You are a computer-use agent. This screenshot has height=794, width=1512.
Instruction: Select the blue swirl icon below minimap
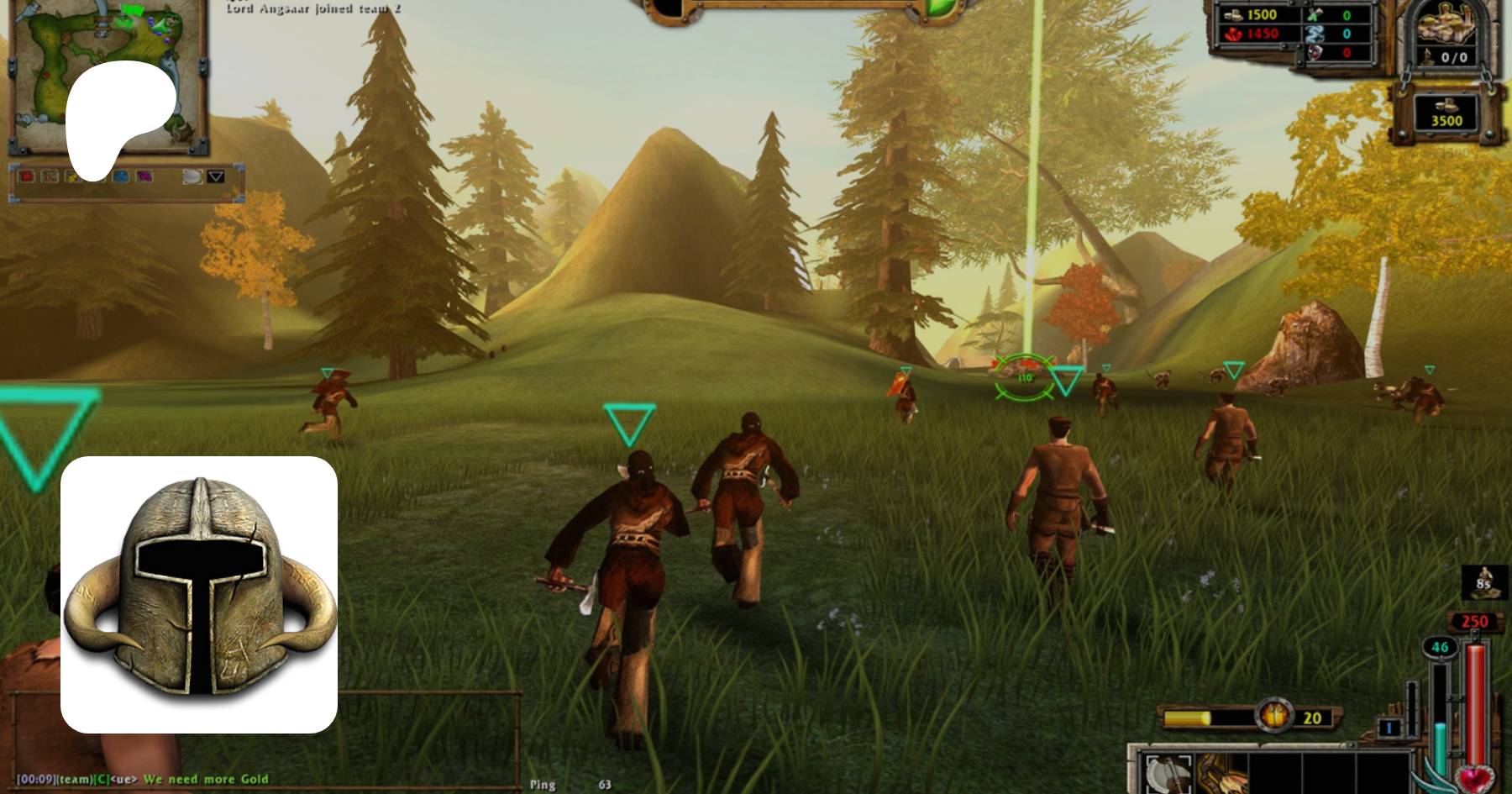121,176
